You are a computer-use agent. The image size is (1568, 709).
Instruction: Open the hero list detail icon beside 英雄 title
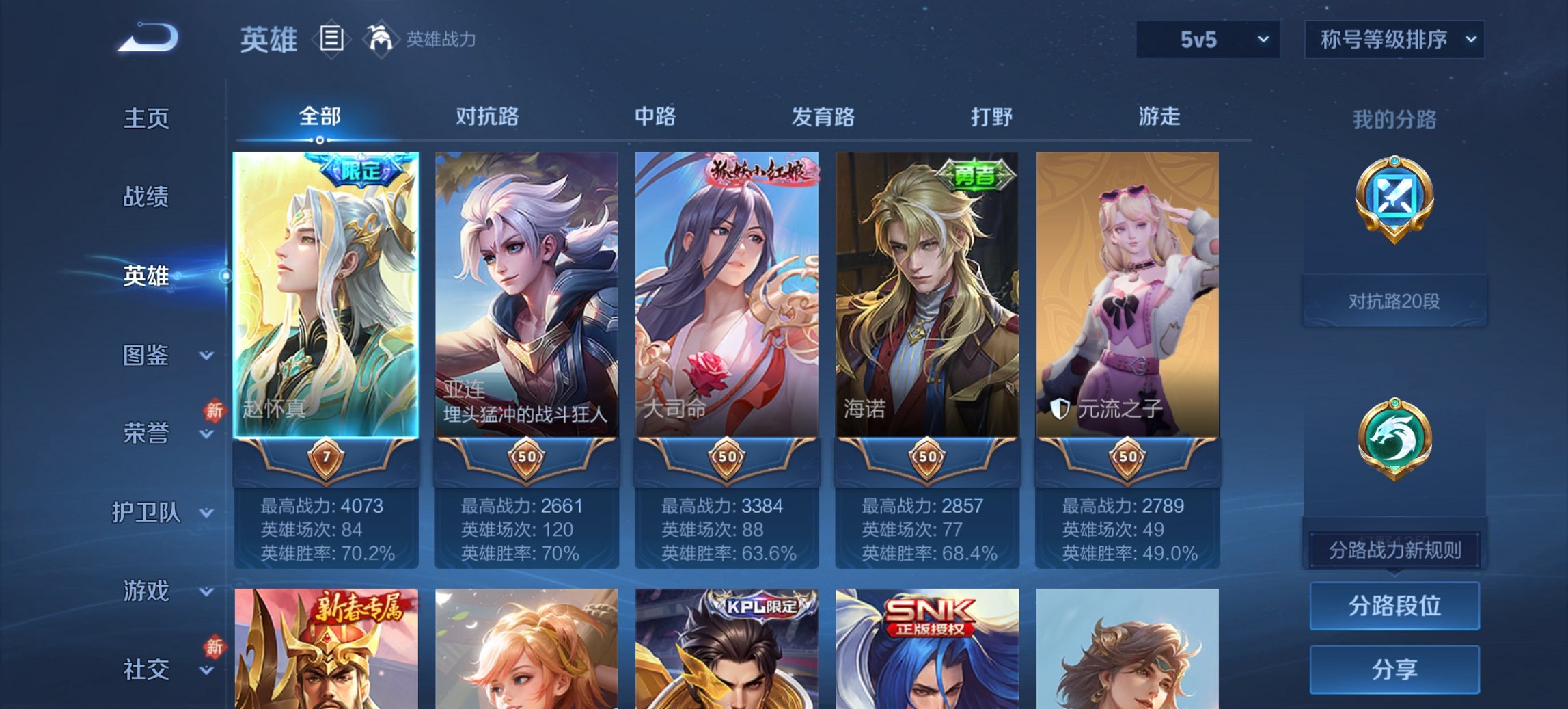point(333,40)
